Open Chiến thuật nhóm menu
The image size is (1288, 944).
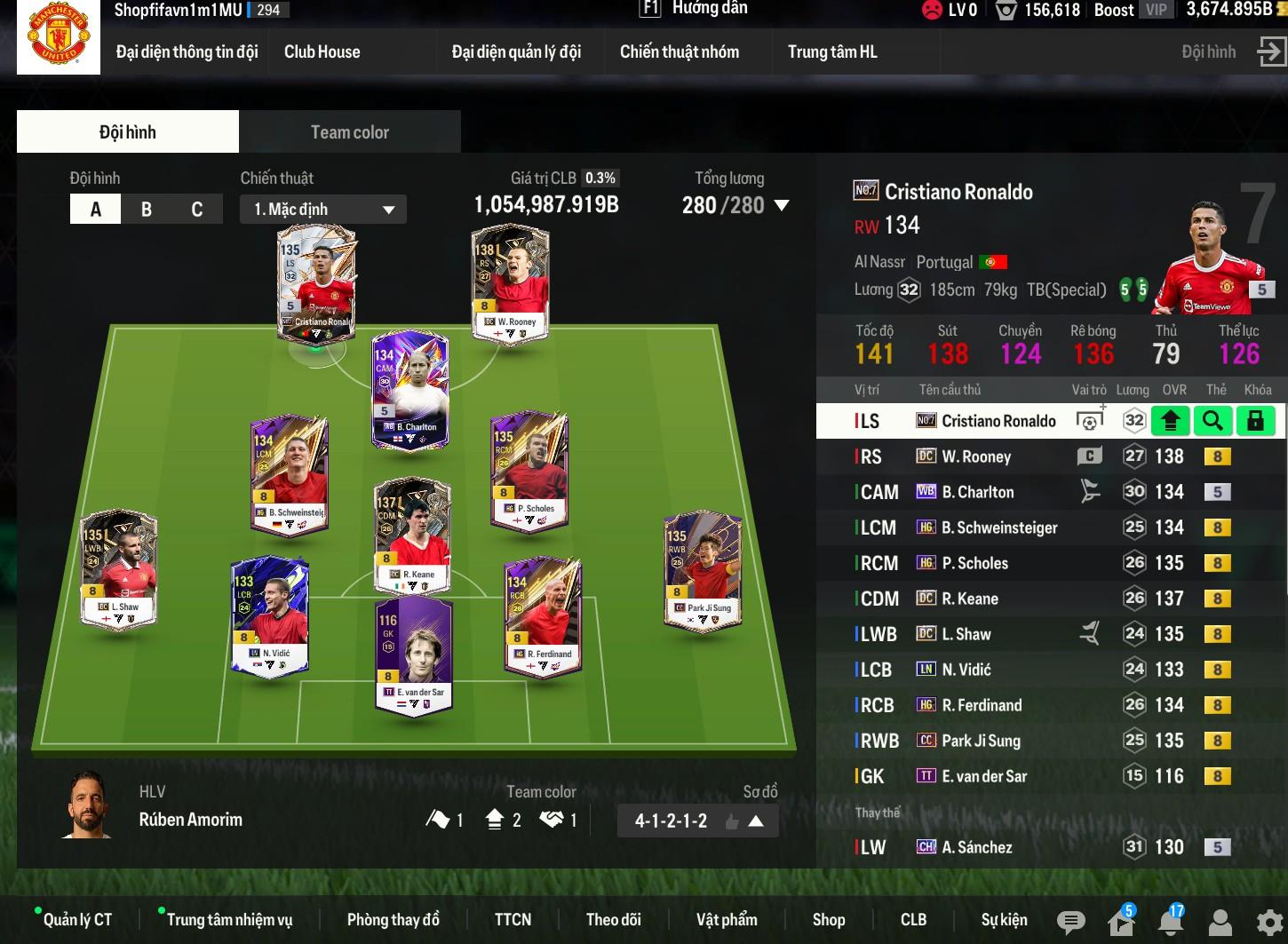(x=679, y=52)
